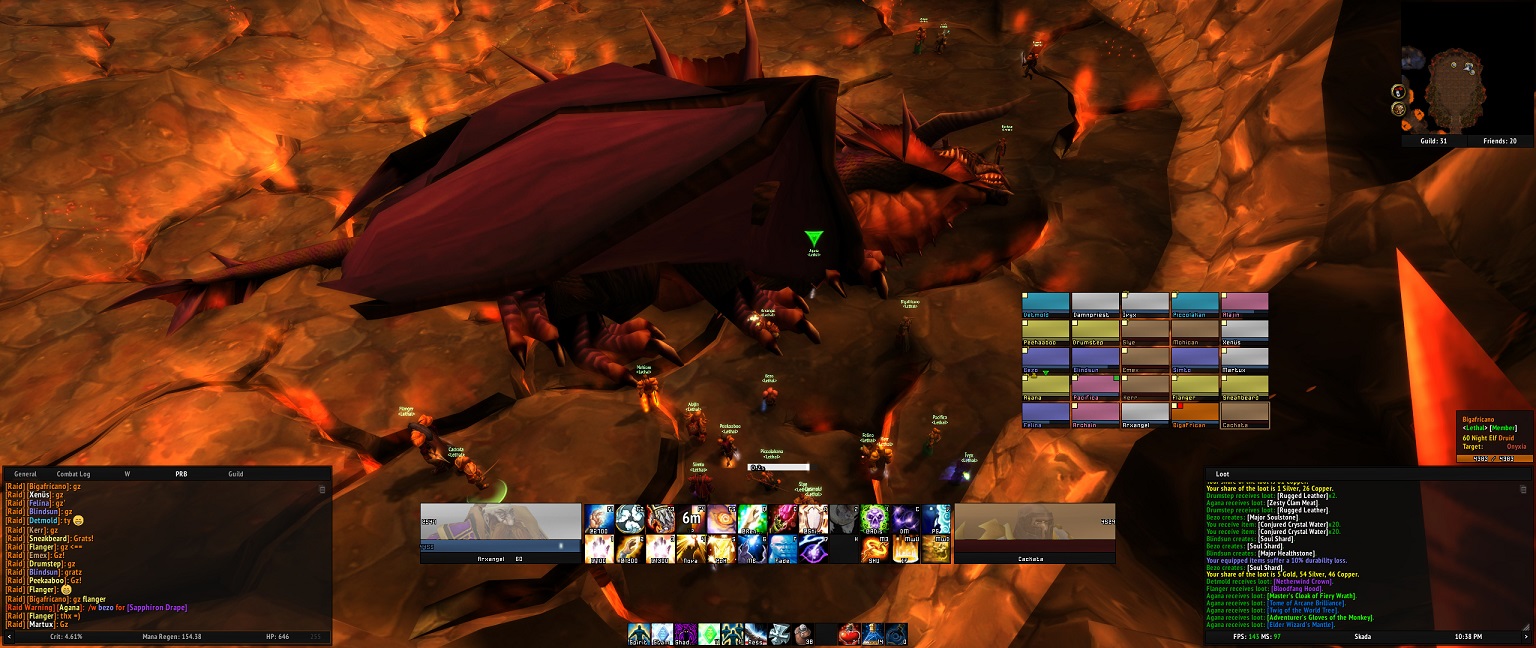
Task: Select Detmold's raid frame
Action: pos(1045,305)
